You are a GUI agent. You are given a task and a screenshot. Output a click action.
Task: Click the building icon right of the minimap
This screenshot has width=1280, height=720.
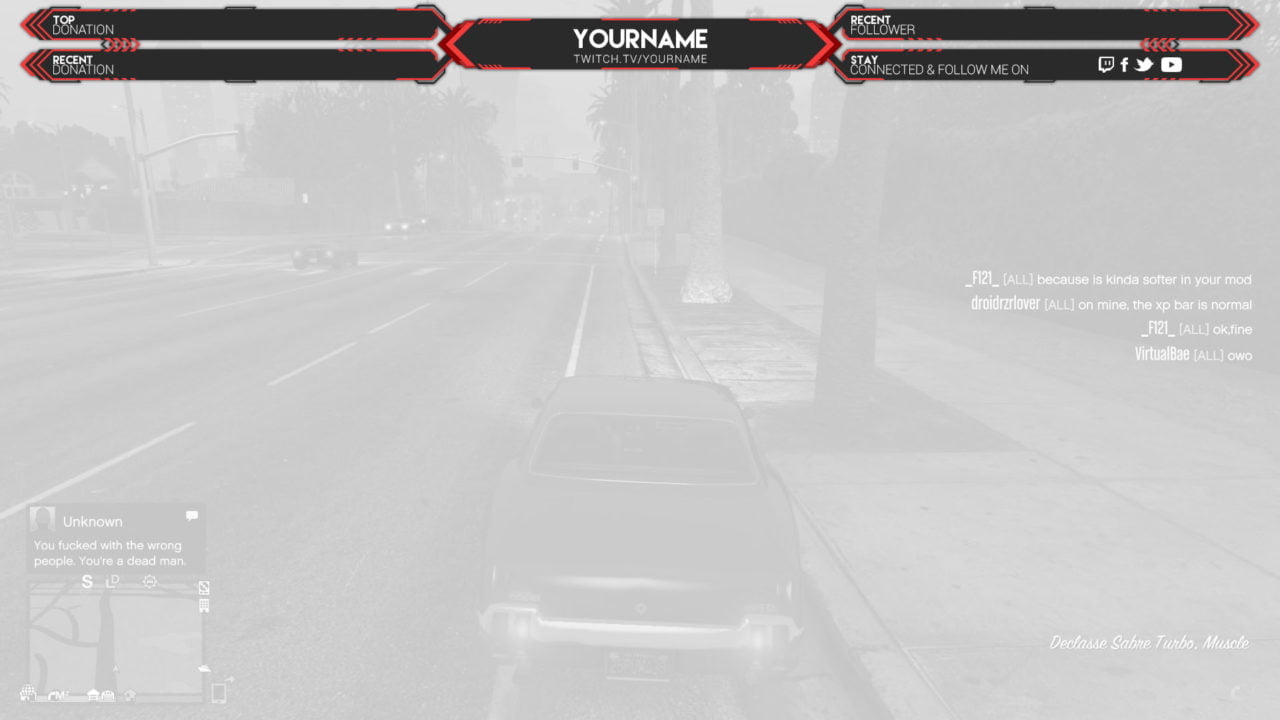(x=204, y=604)
